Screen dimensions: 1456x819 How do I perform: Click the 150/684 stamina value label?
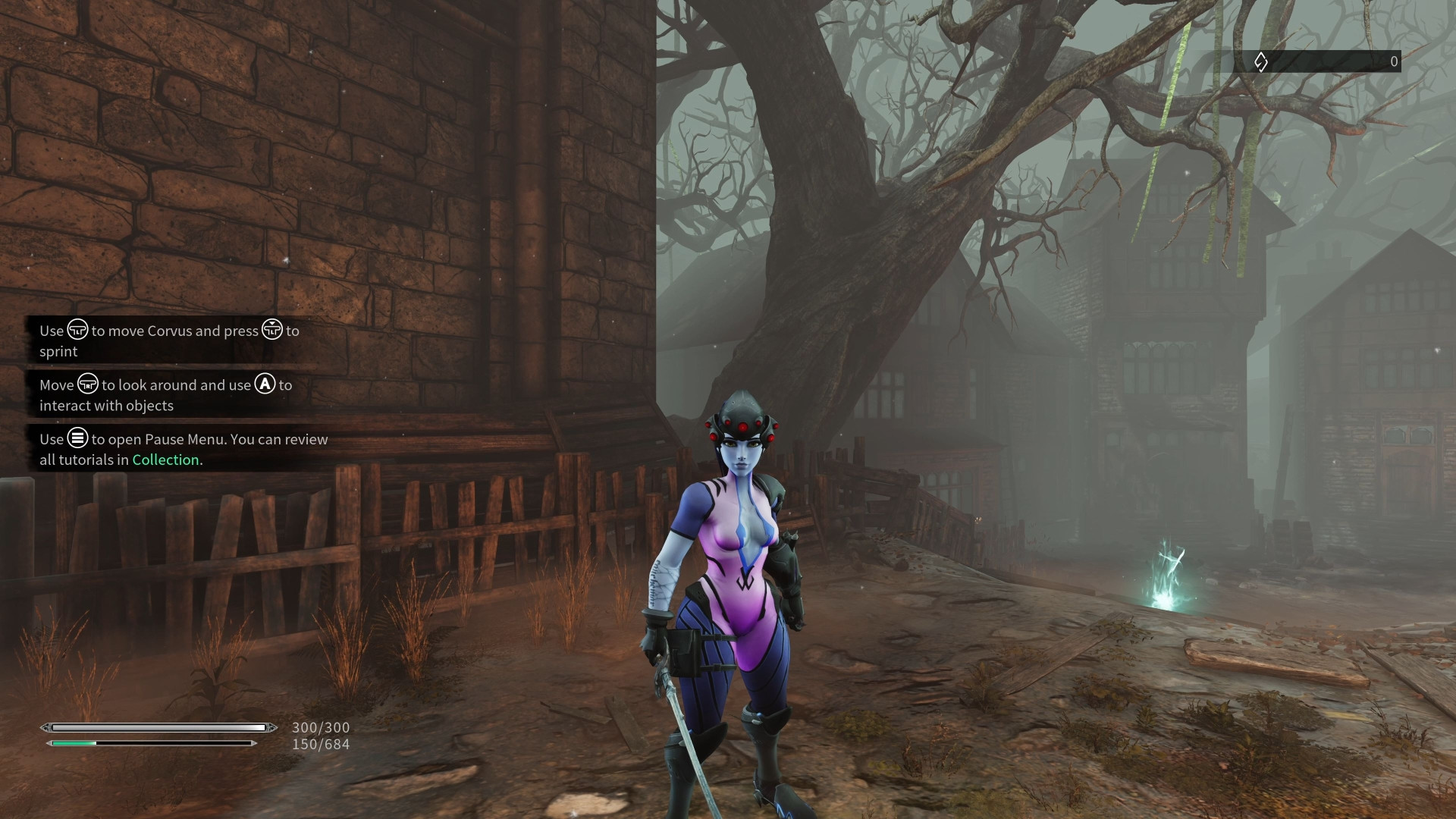(x=320, y=744)
